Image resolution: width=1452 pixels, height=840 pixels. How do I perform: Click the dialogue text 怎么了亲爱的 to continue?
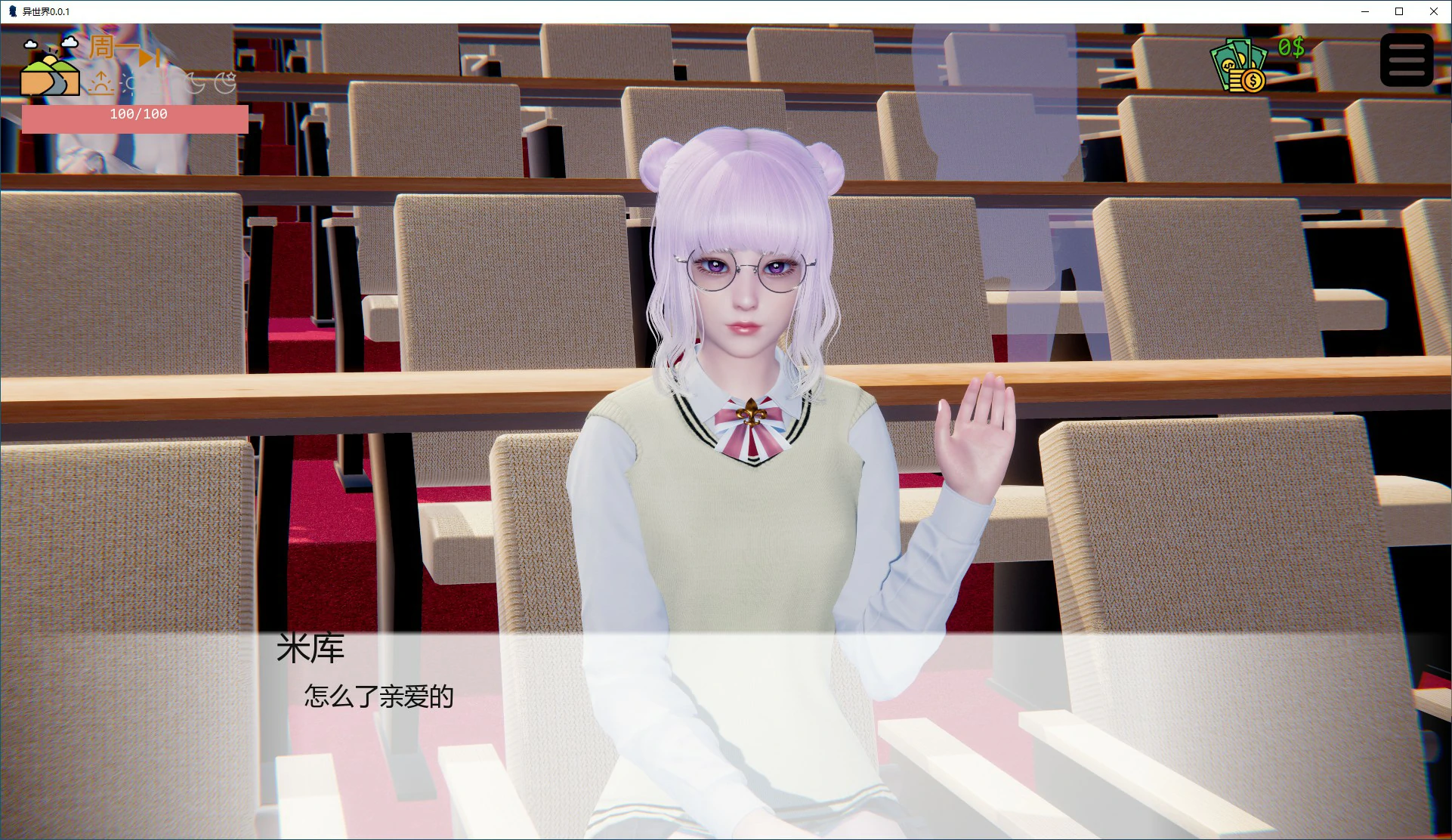click(x=378, y=697)
